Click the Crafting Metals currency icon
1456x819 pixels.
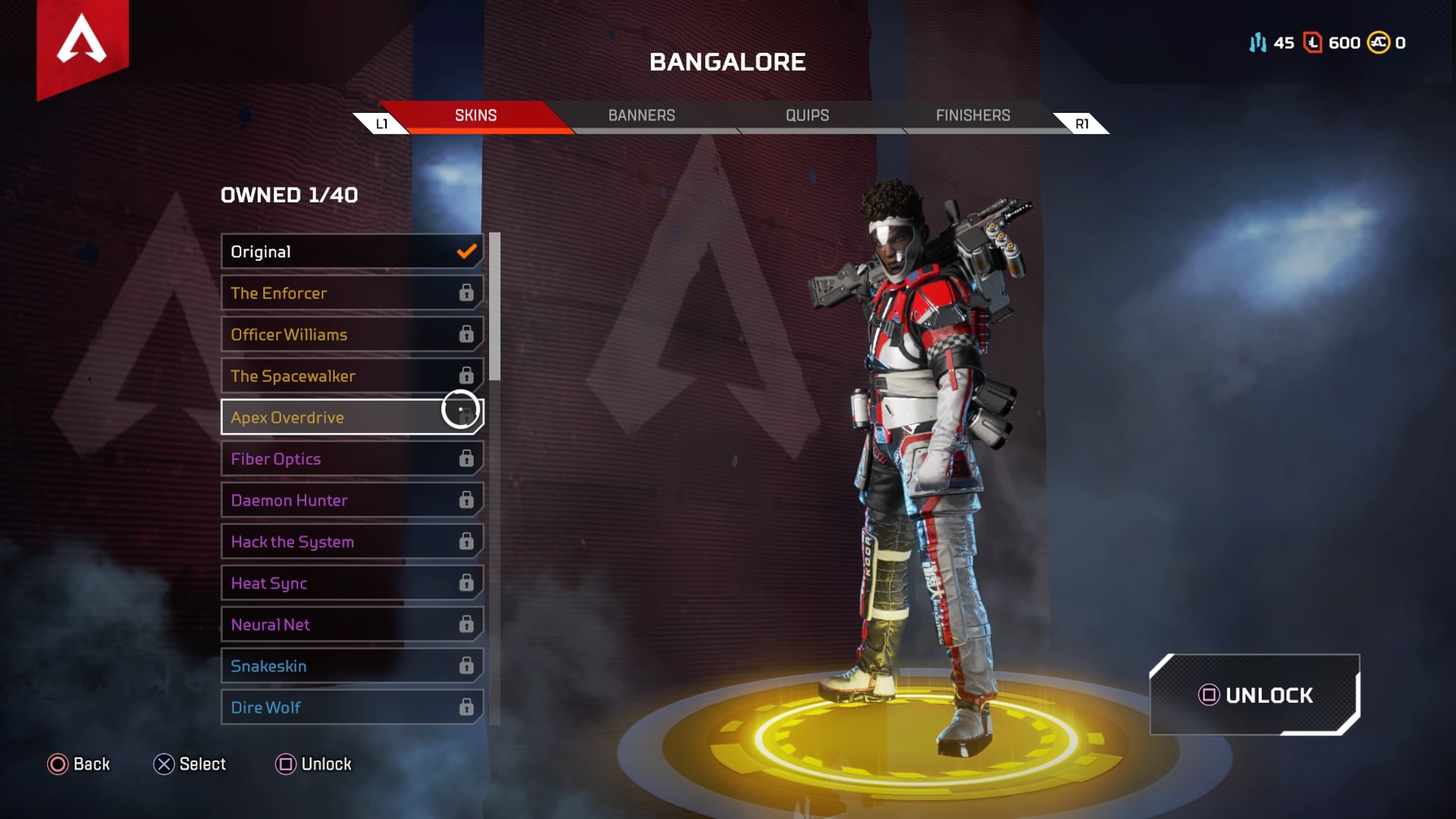[1259, 43]
